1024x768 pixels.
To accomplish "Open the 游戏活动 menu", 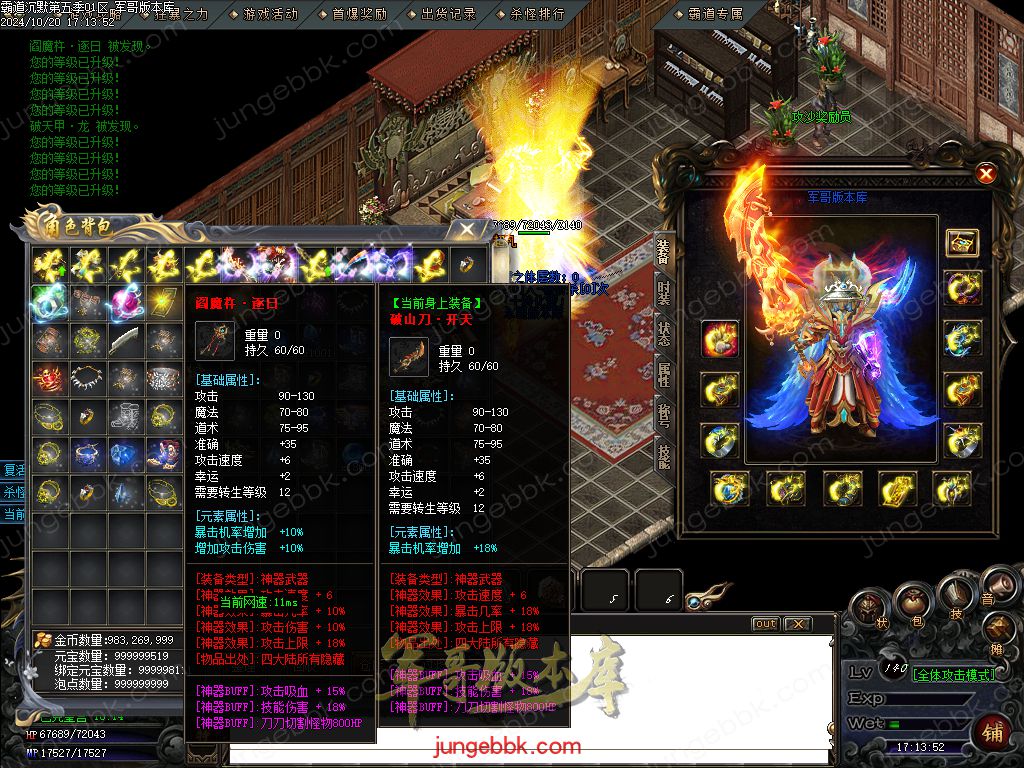I will pyautogui.click(x=270, y=14).
